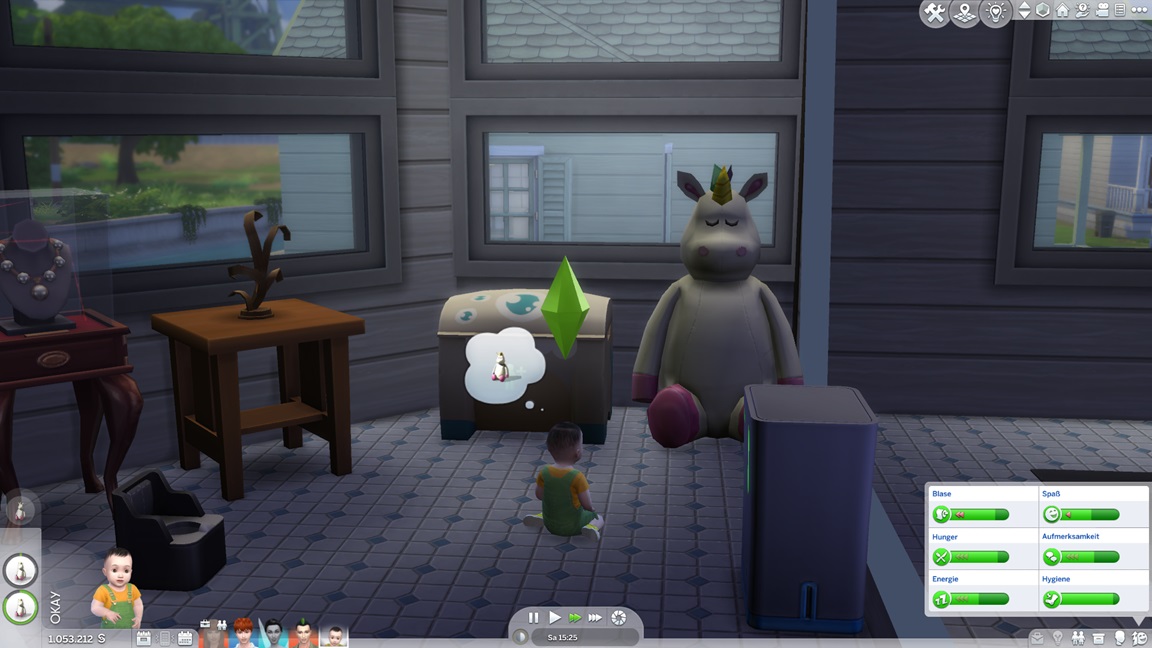This screenshot has width=1152, height=648.
Task: Open Build Mode with the hammer-wrench icon
Action: [935, 14]
